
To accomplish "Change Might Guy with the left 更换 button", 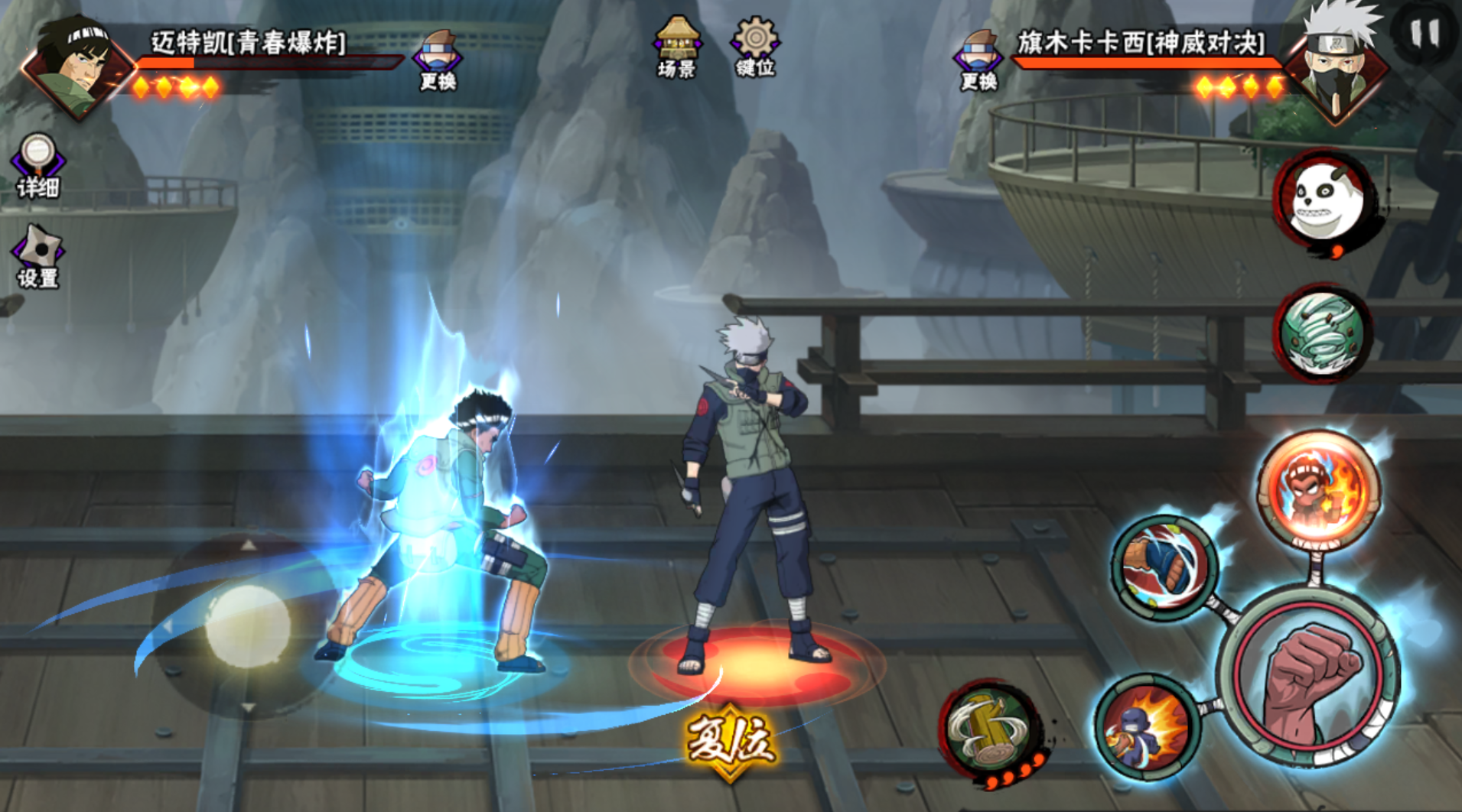I will [x=438, y=59].
